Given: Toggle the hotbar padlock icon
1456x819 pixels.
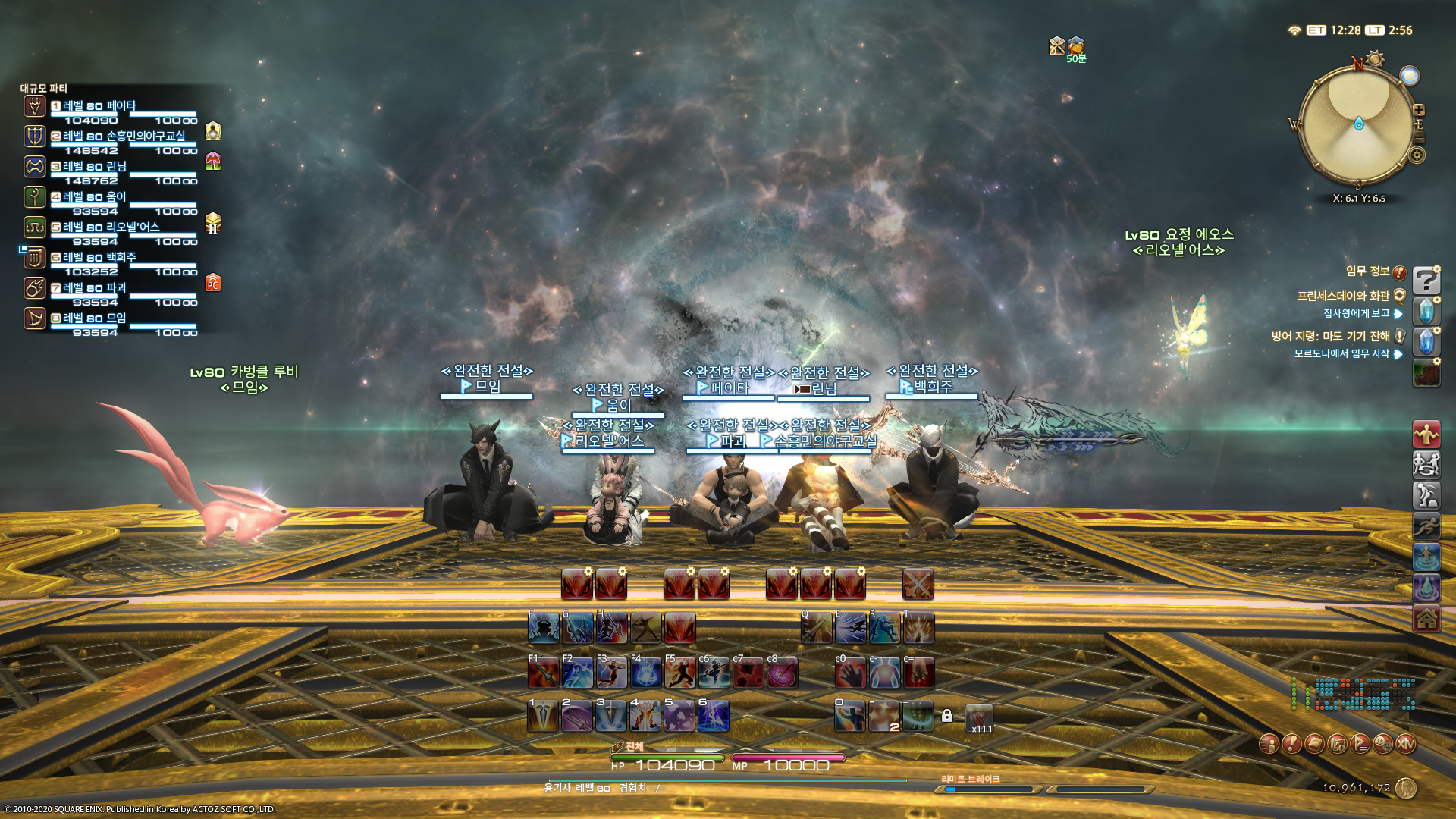Looking at the screenshot, I should click(x=947, y=716).
